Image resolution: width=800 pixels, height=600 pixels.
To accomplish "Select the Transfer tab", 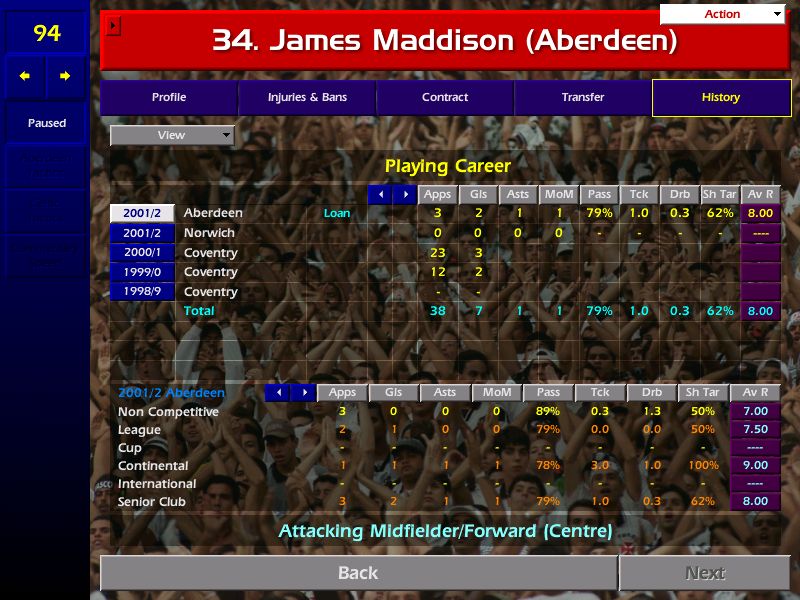I will coord(583,97).
